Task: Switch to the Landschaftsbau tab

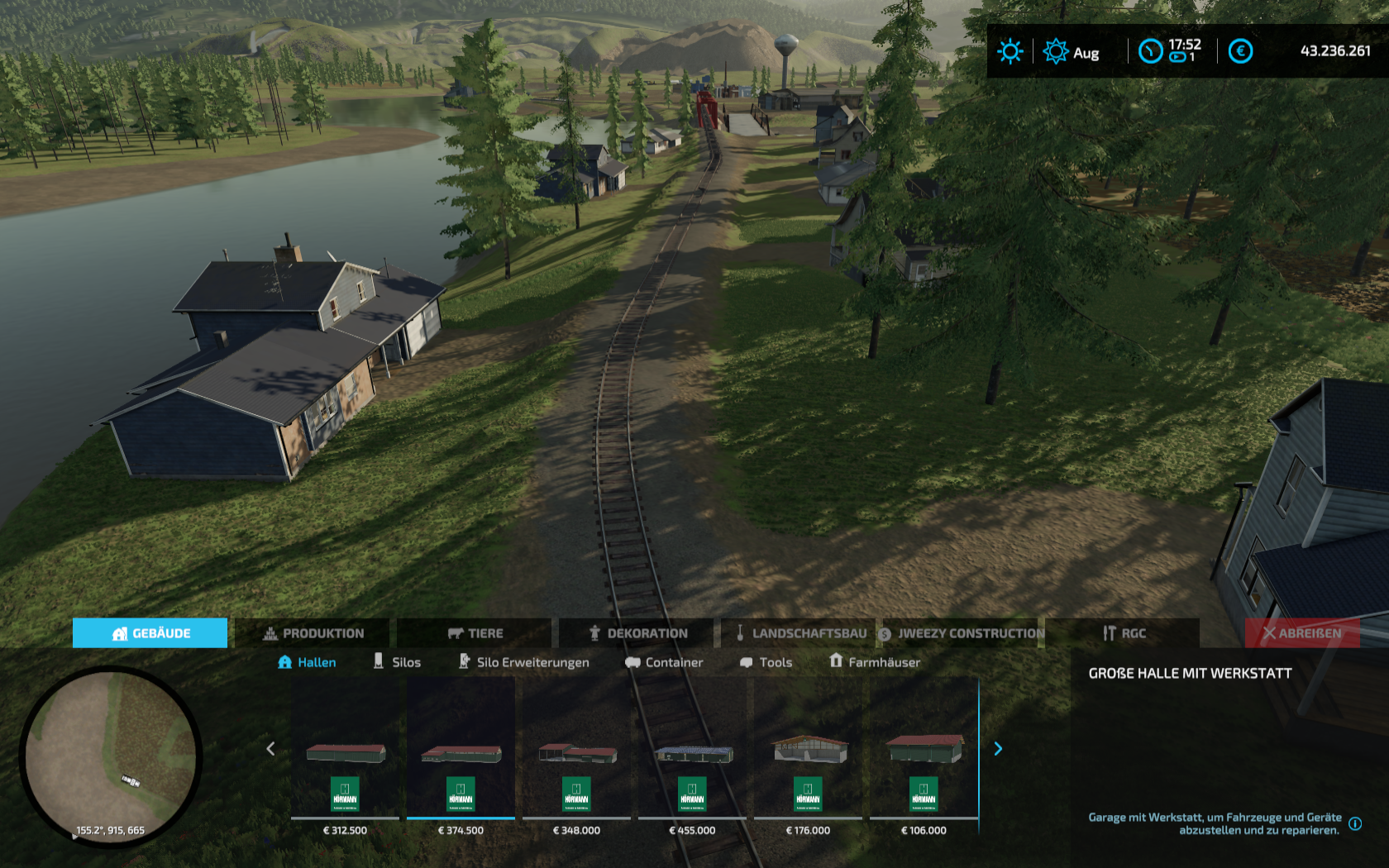Action: [800, 633]
